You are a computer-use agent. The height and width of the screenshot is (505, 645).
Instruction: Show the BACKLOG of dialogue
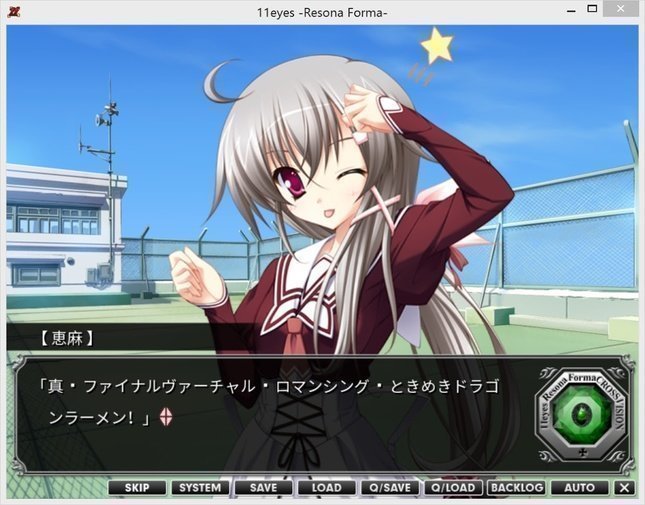click(516, 488)
